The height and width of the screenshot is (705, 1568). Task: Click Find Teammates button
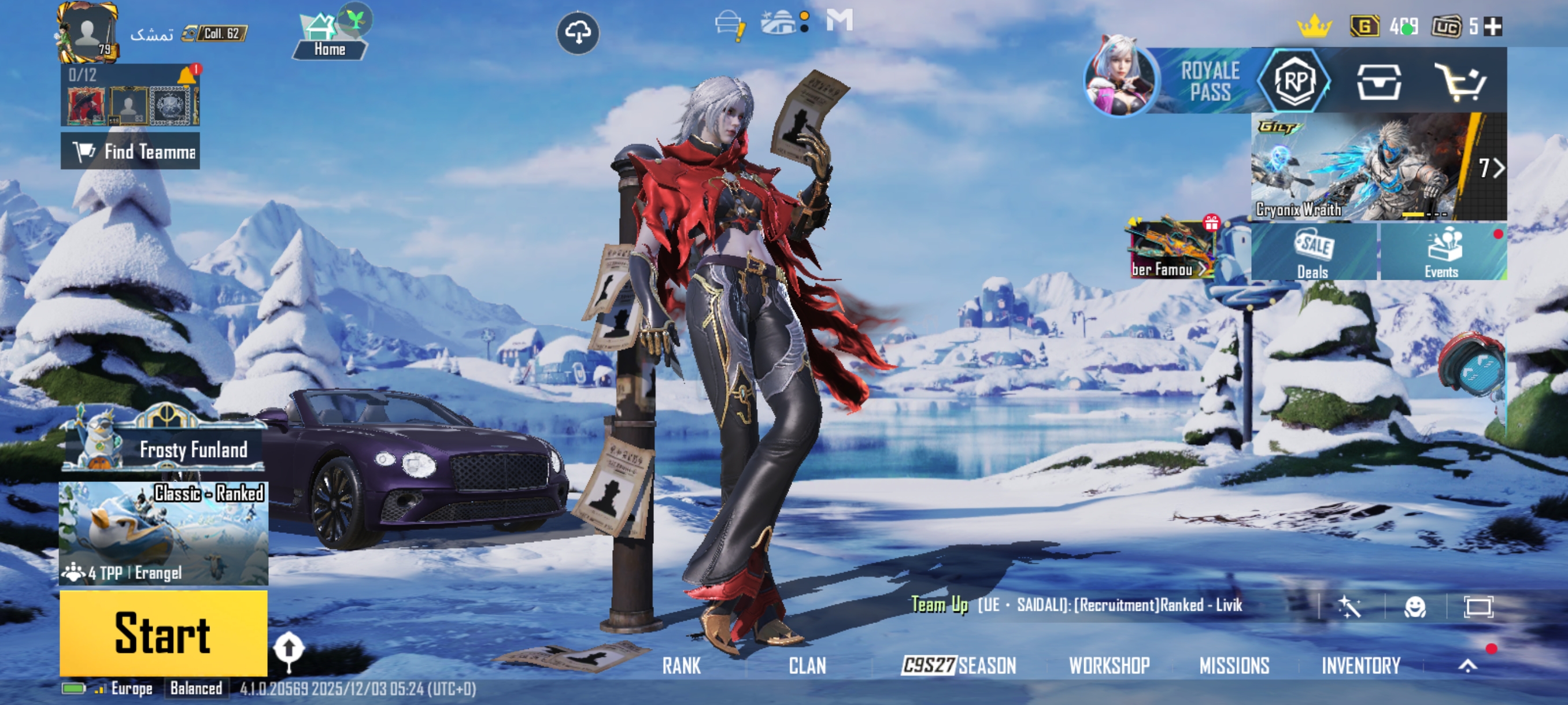tap(130, 151)
